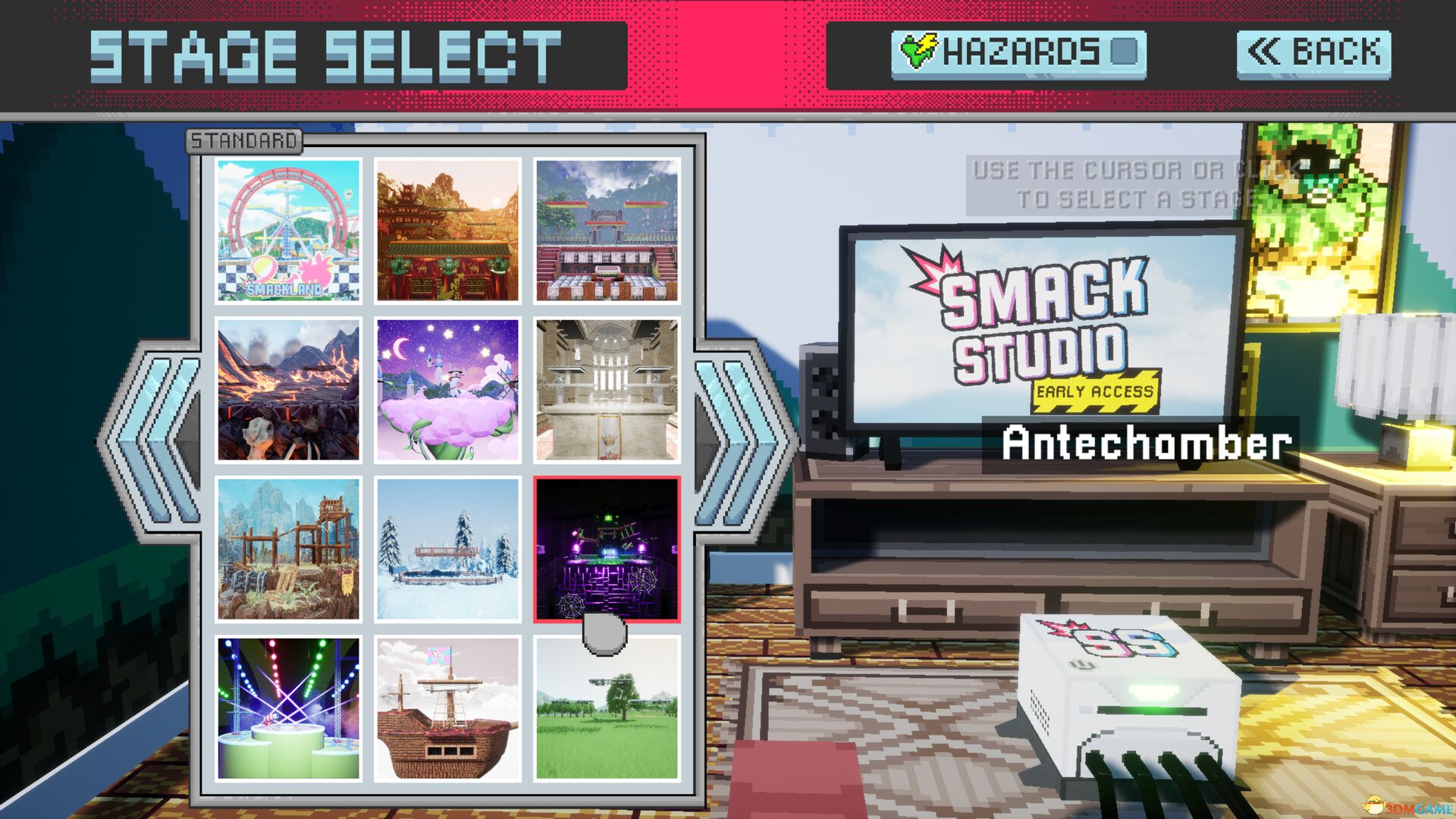Select the fortress stage with rainbow banners
Viewport: 1456px width, 819px height.
tap(607, 231)
